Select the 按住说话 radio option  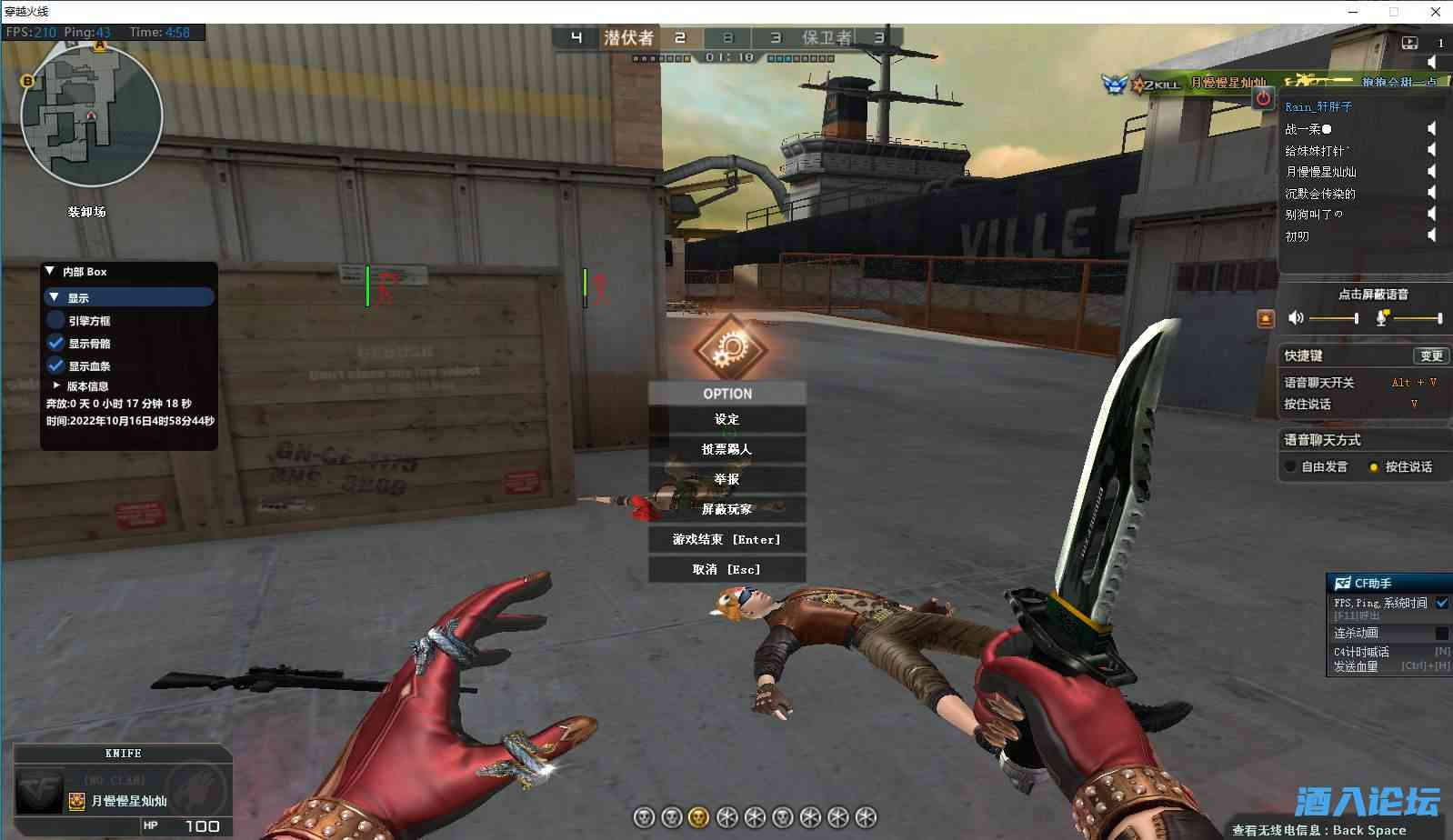coord(1374,466)
